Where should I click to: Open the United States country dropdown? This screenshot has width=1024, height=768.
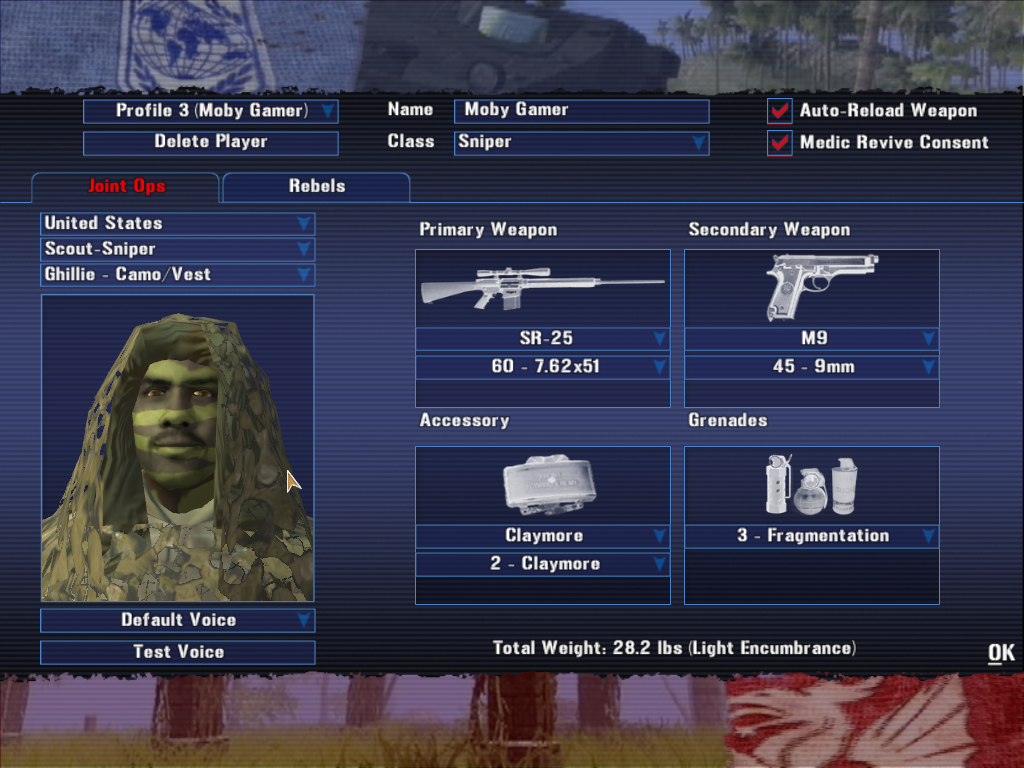coord(178,223)
